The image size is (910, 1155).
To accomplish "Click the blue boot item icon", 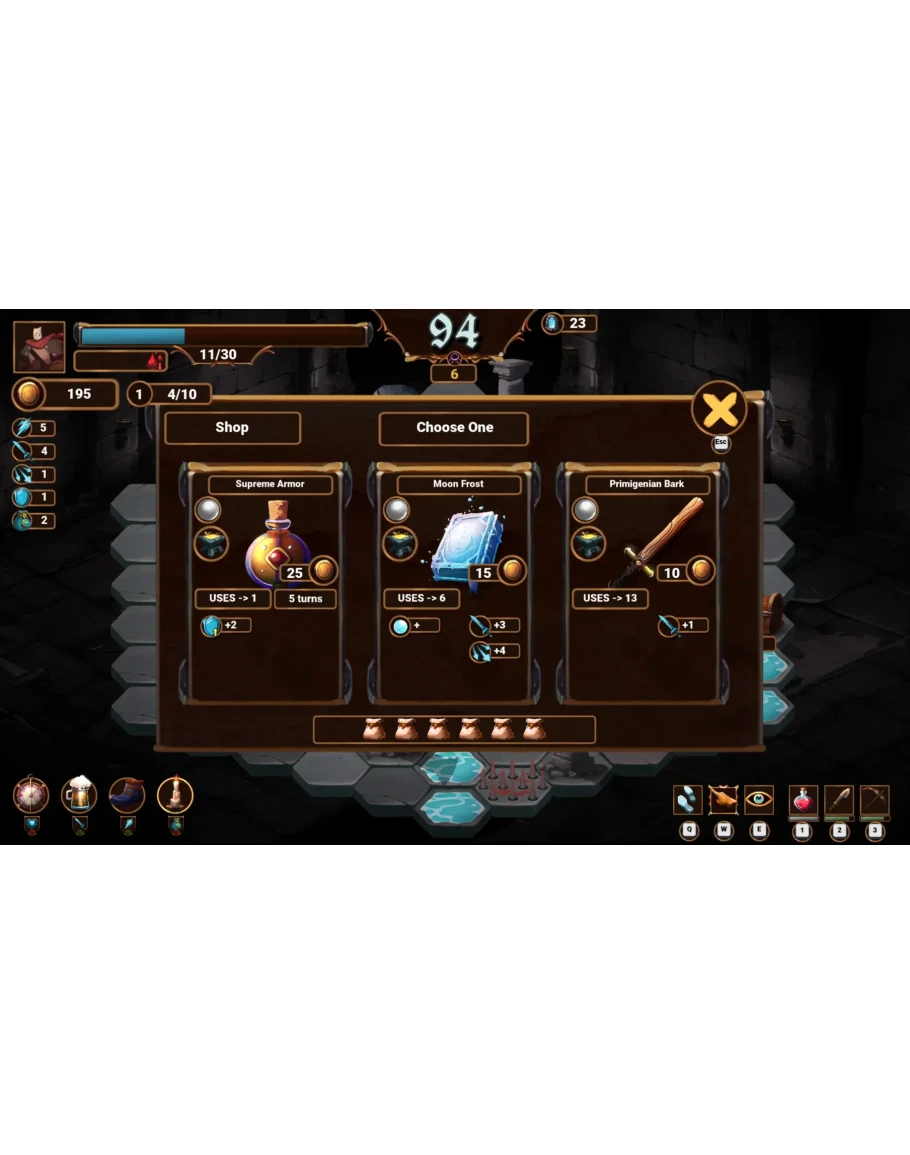I will [127, 795].
